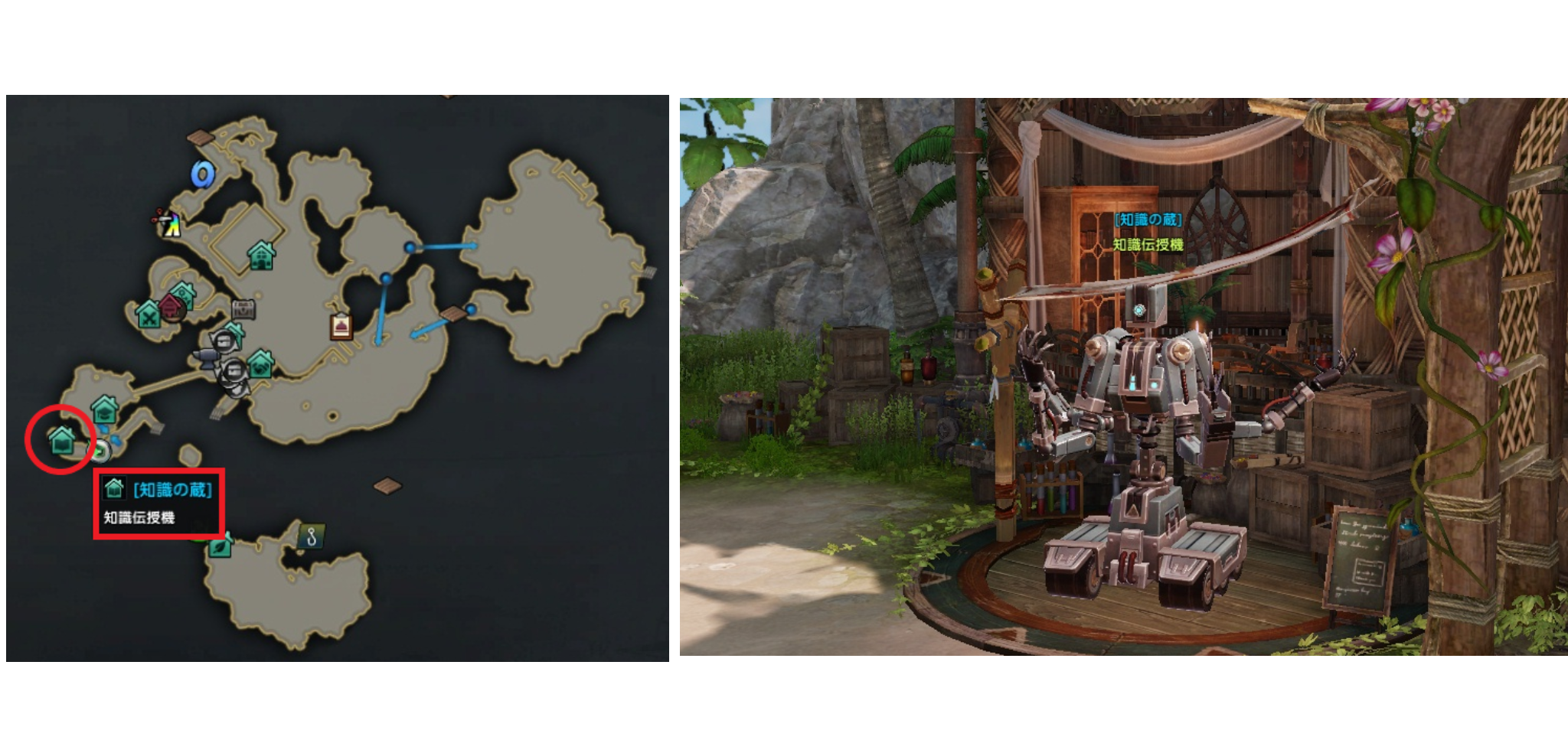Select the leaf house map marker
Viewport: 1568px width, 740px height.
point(220,546)
